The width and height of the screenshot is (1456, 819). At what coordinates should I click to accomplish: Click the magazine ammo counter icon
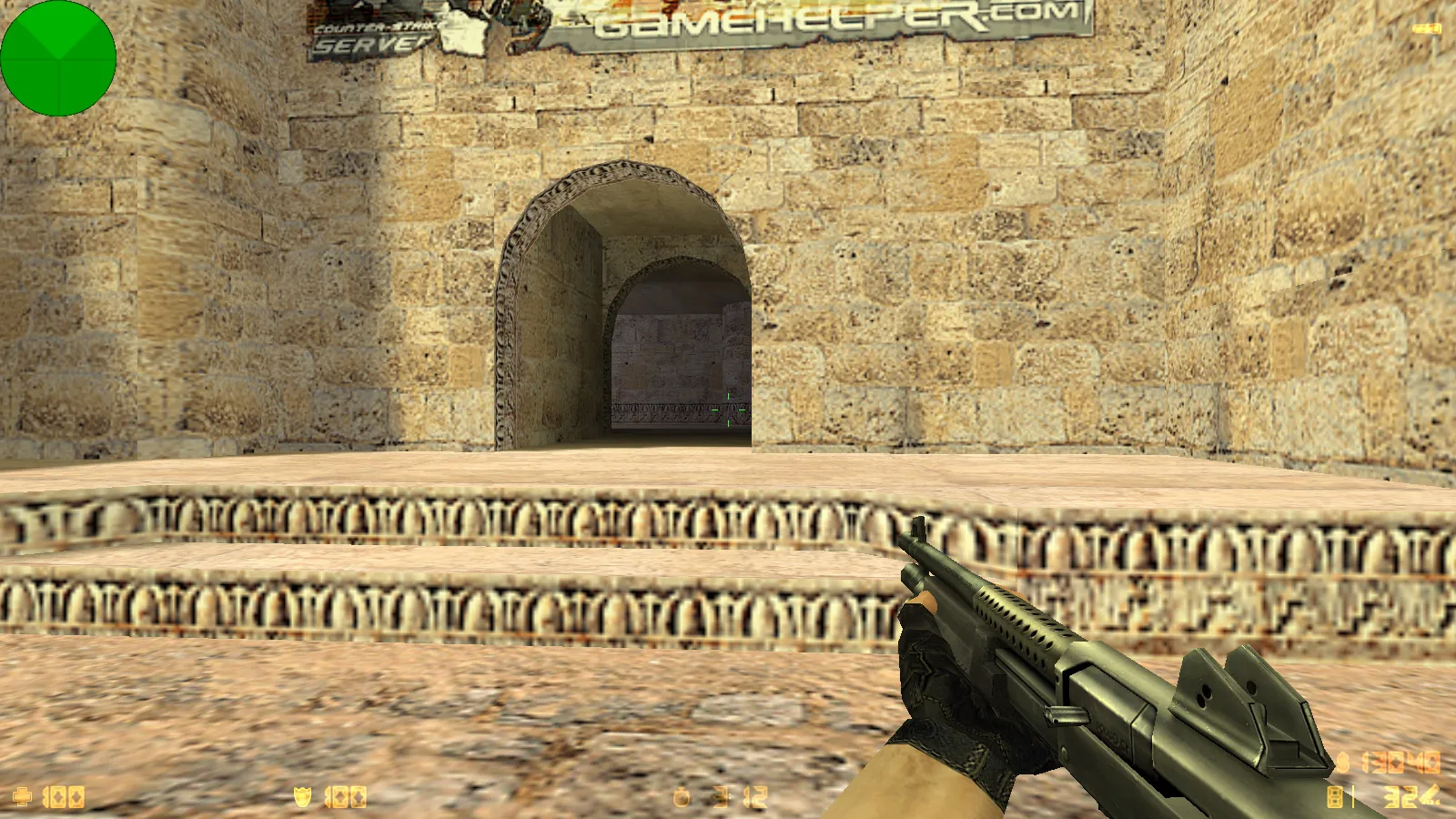coord(1334,796)
